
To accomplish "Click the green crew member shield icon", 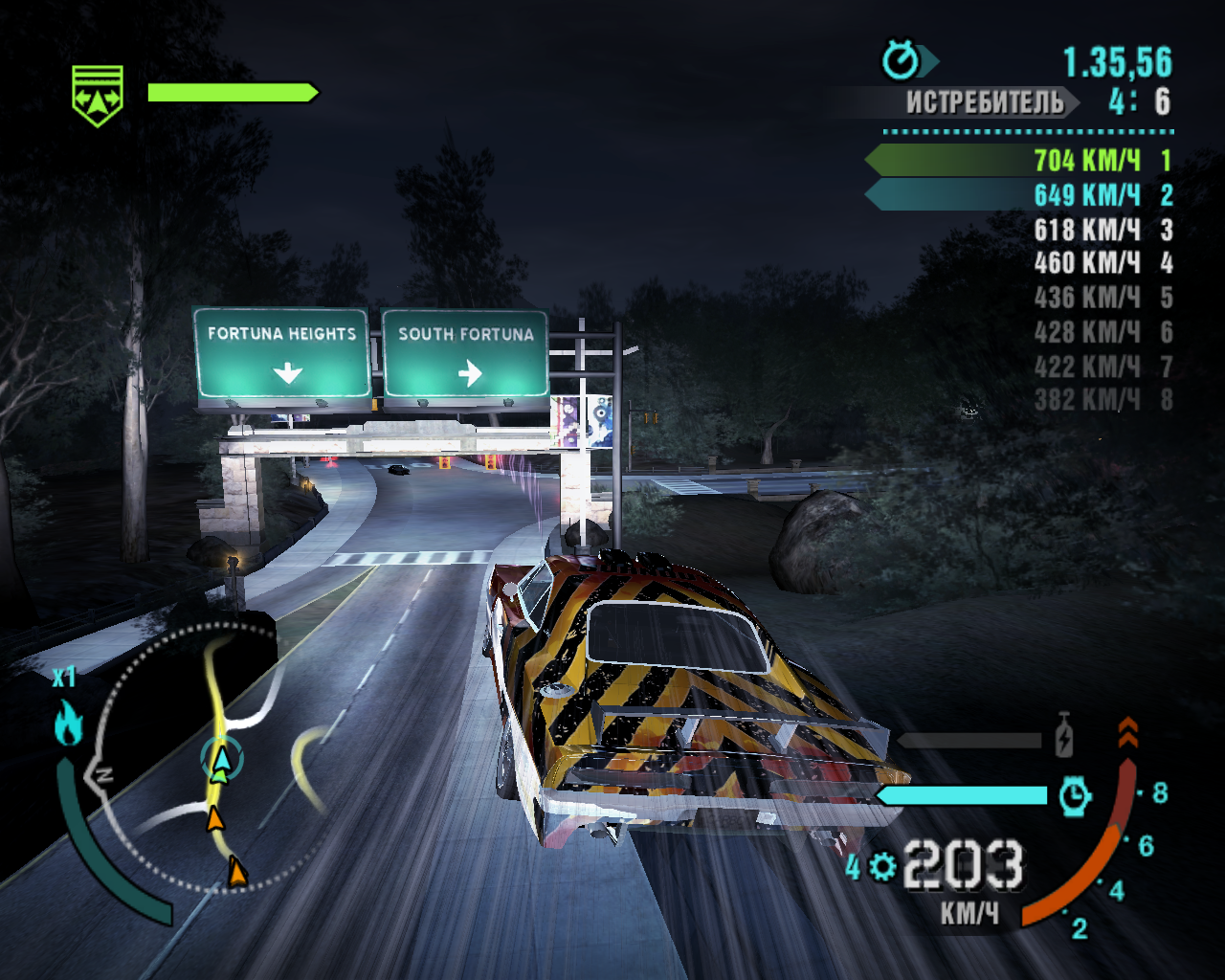I will click(98, 95).
